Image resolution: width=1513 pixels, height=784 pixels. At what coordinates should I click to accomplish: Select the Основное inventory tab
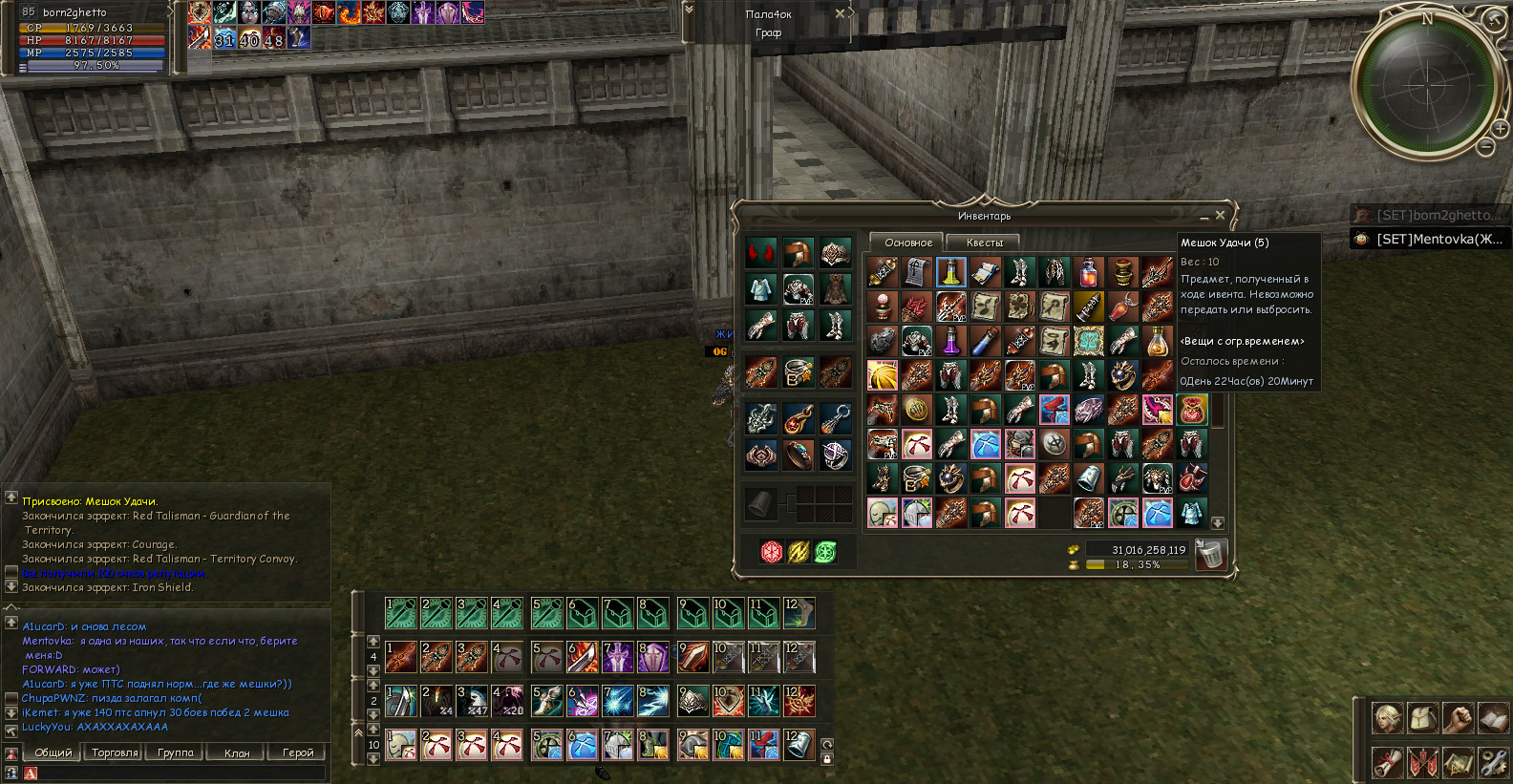coord(907,243)
